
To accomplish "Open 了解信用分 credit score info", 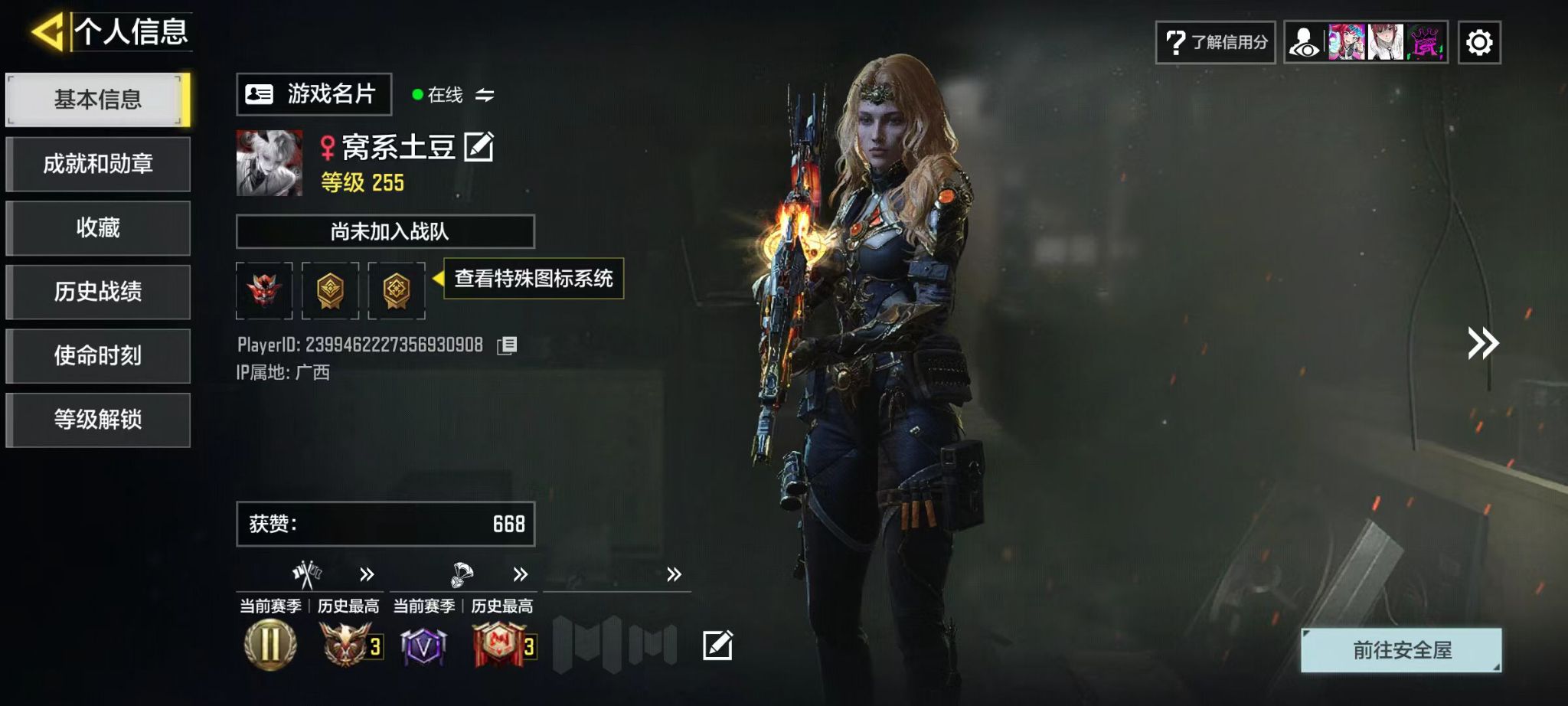I will coord(1215,42).
